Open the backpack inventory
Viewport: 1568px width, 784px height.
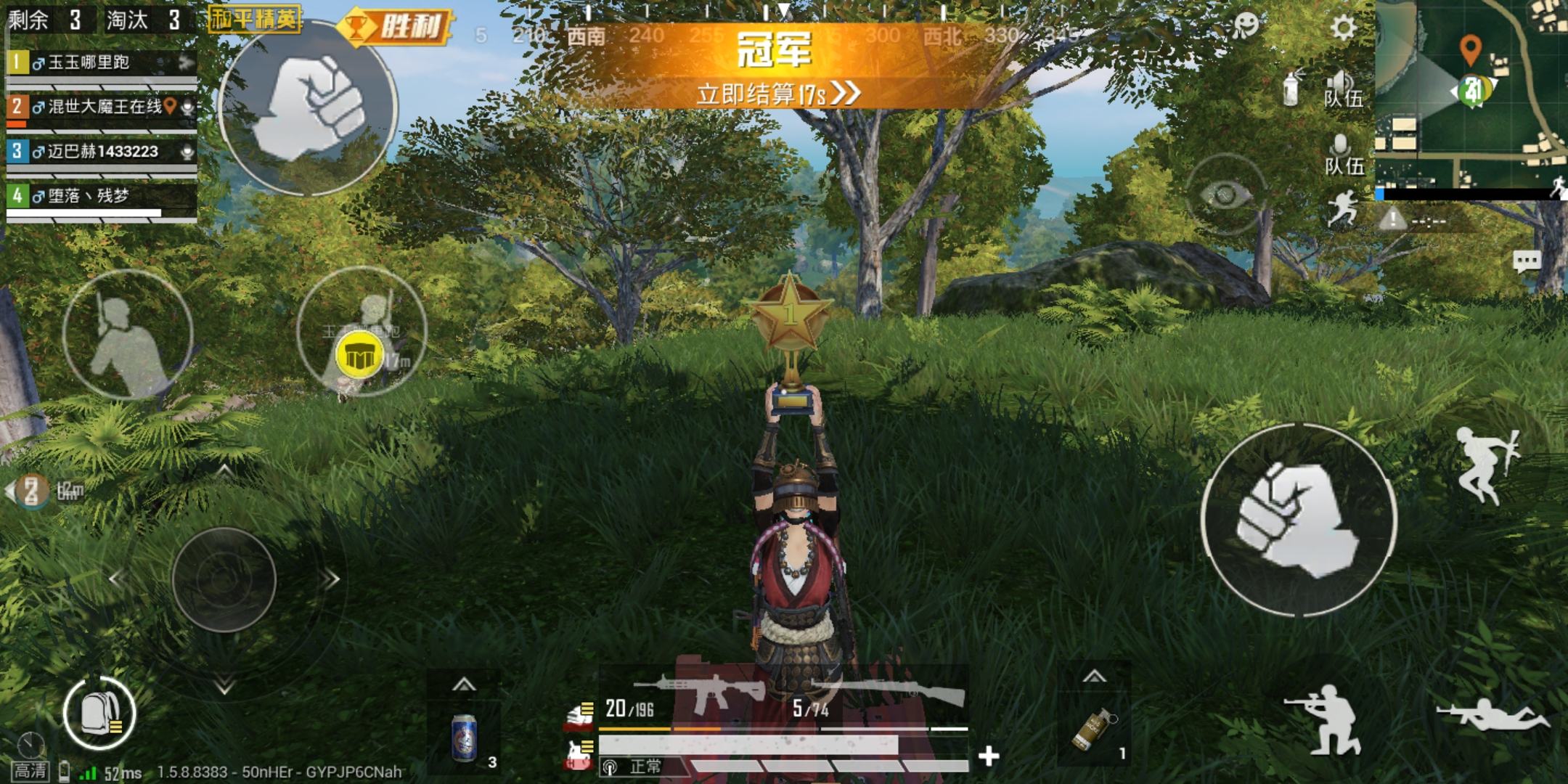[99, 714]
